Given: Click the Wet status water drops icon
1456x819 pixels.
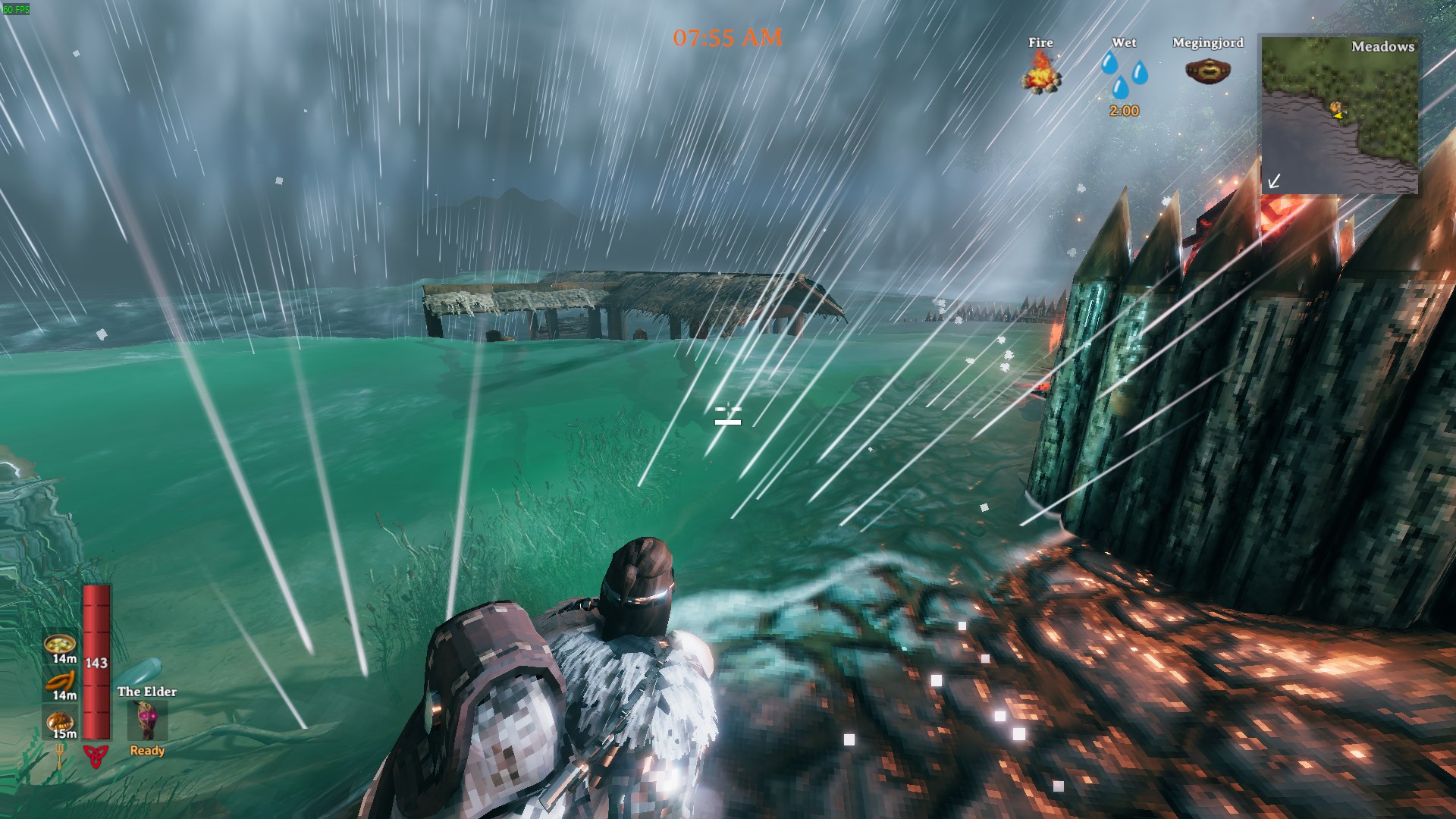Looking at the screenshot, I should pos(1124,74).
